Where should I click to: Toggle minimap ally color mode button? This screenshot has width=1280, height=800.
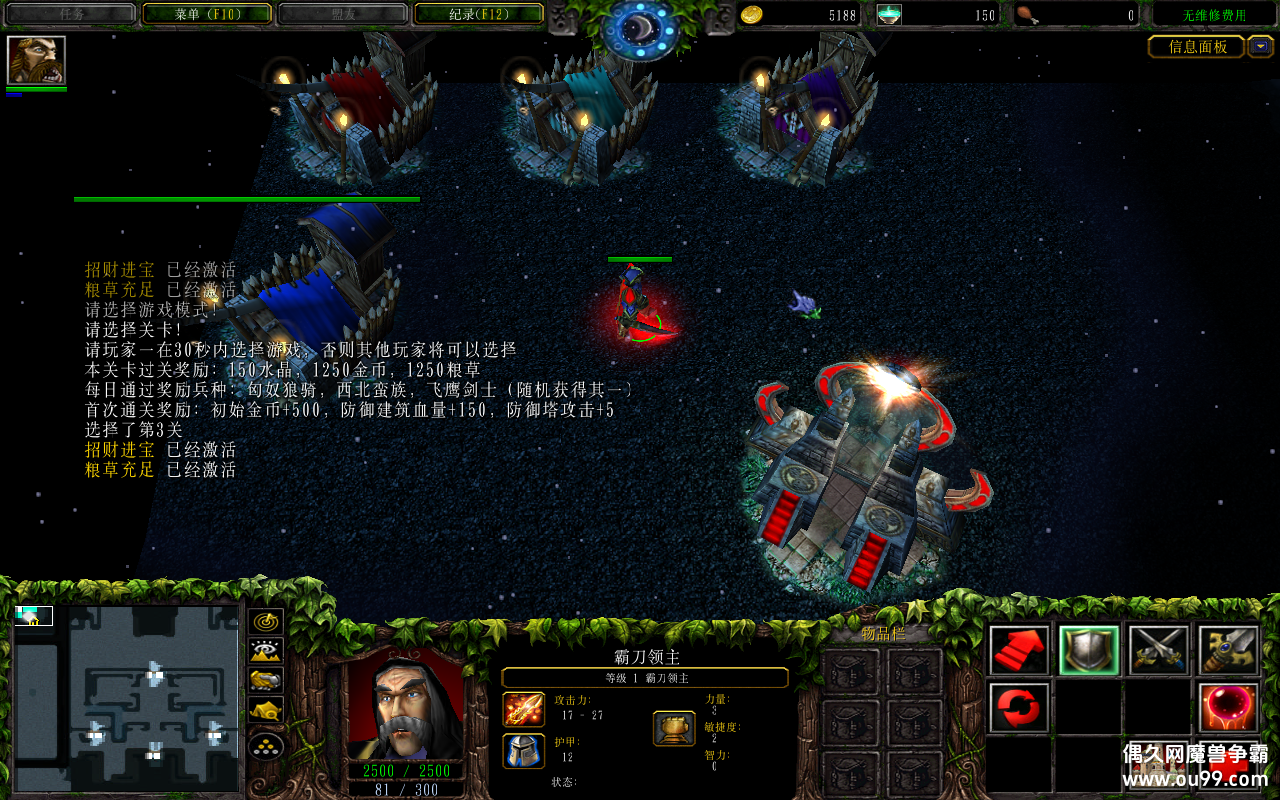coord(266,682)
